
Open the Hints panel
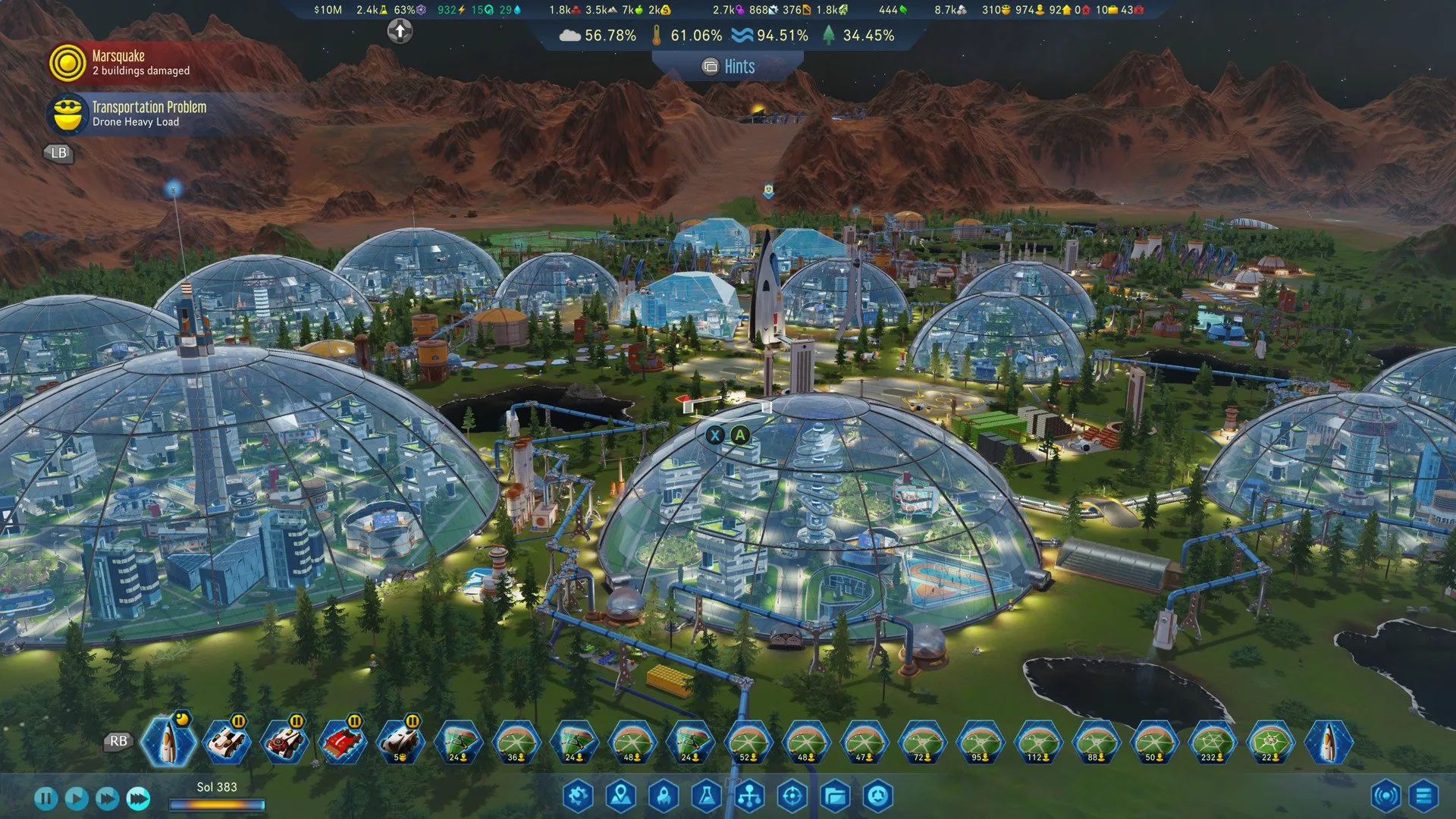click(726, 67)
